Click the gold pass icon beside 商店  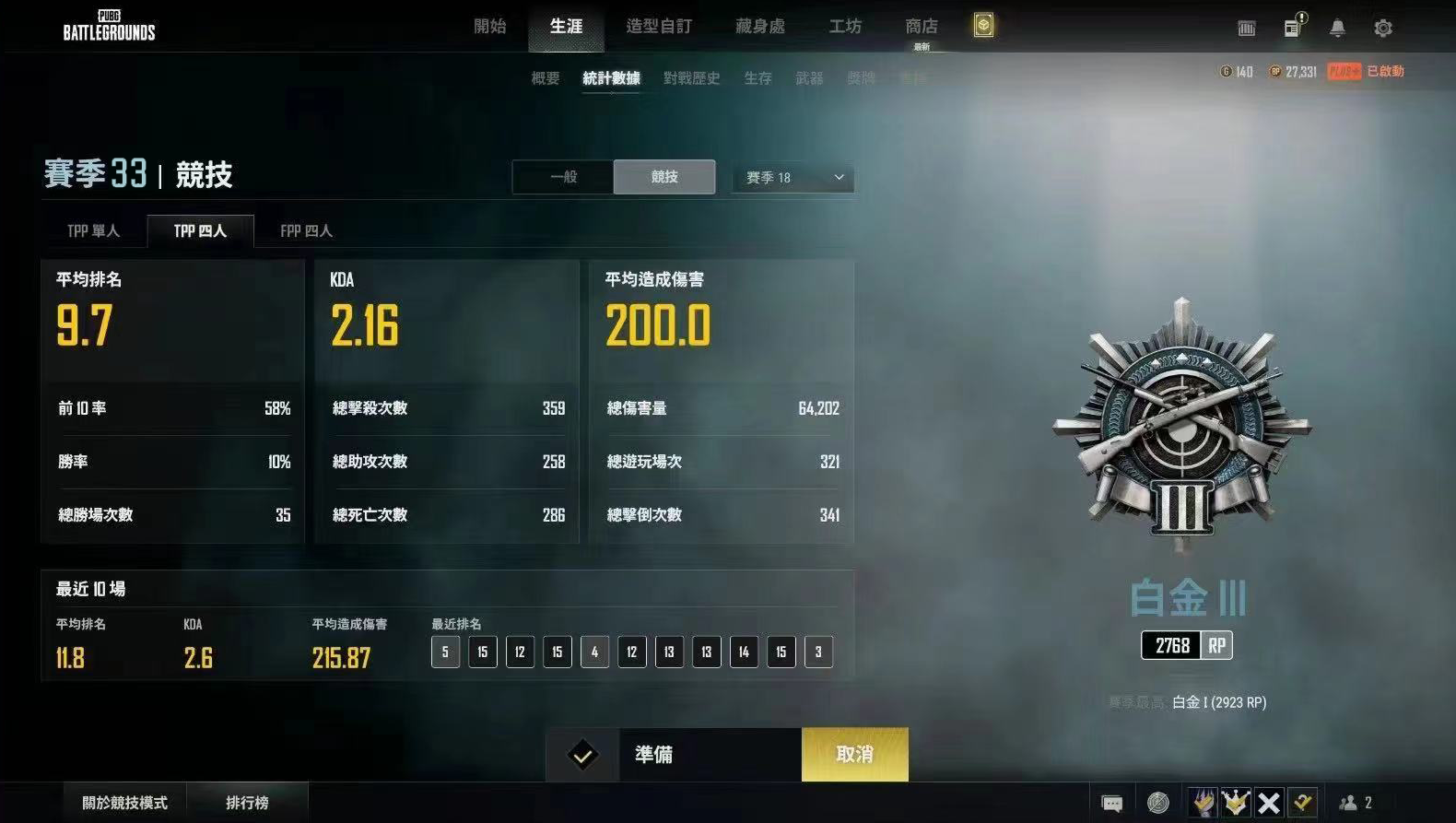[982, 26]
